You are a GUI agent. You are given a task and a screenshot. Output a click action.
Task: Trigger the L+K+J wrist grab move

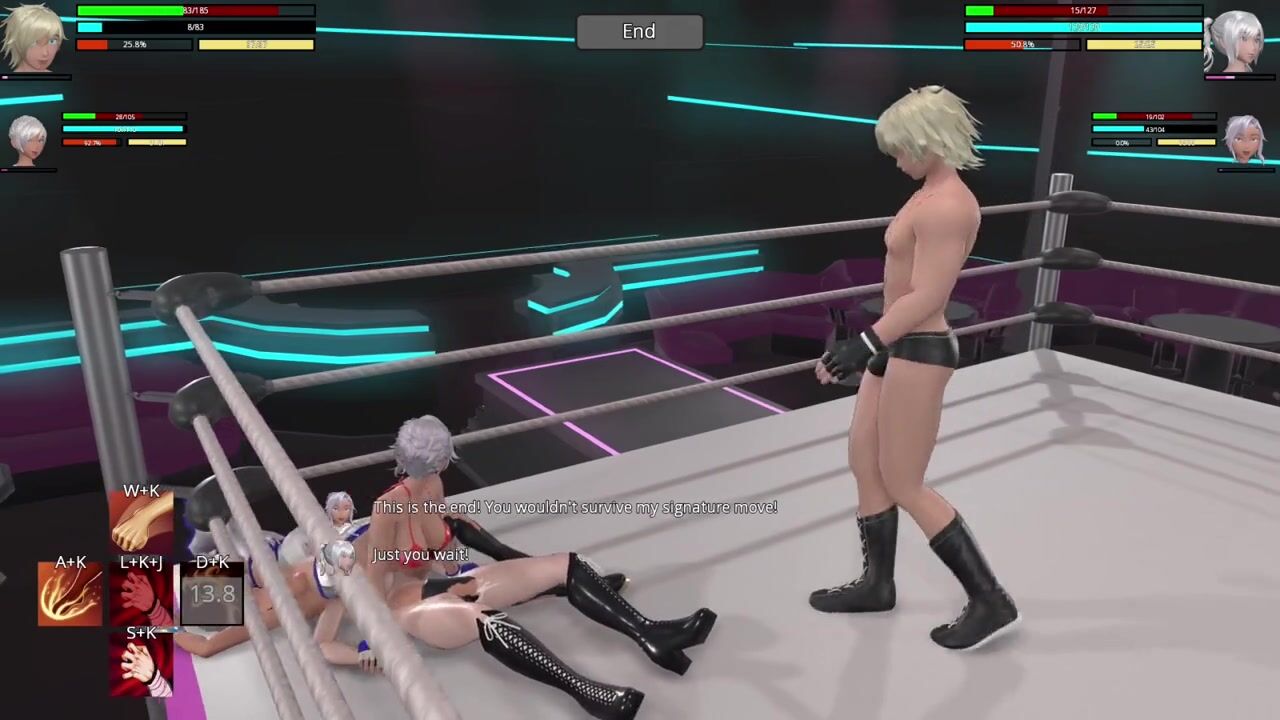click(x=141, y=592)
